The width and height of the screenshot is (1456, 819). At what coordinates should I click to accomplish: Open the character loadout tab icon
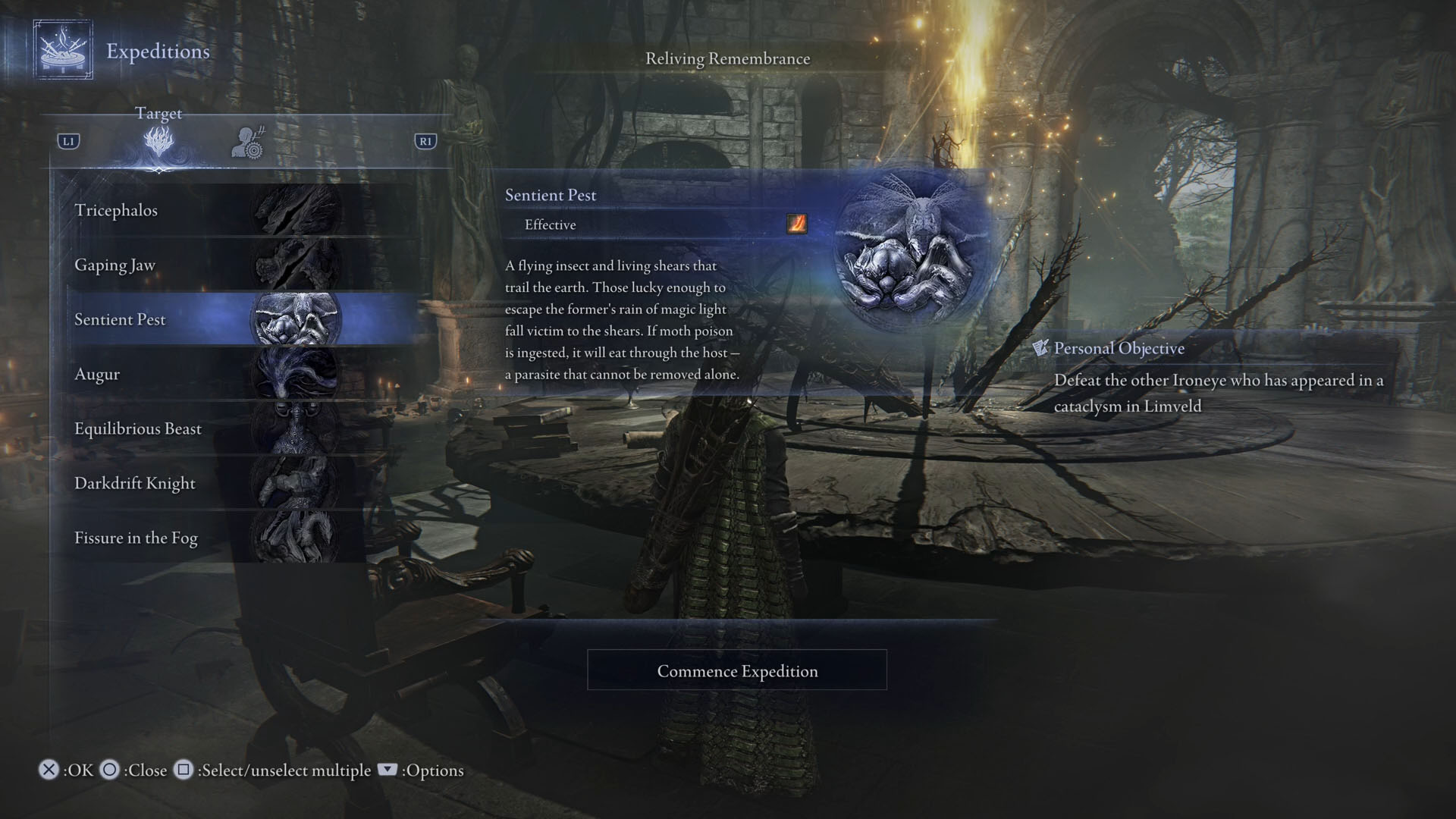coord(248,143)
